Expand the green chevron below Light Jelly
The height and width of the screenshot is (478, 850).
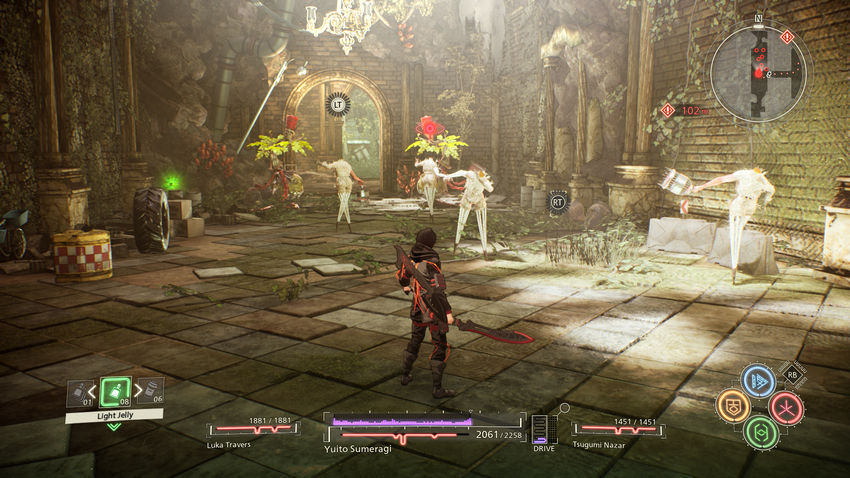tap(114, 427)
